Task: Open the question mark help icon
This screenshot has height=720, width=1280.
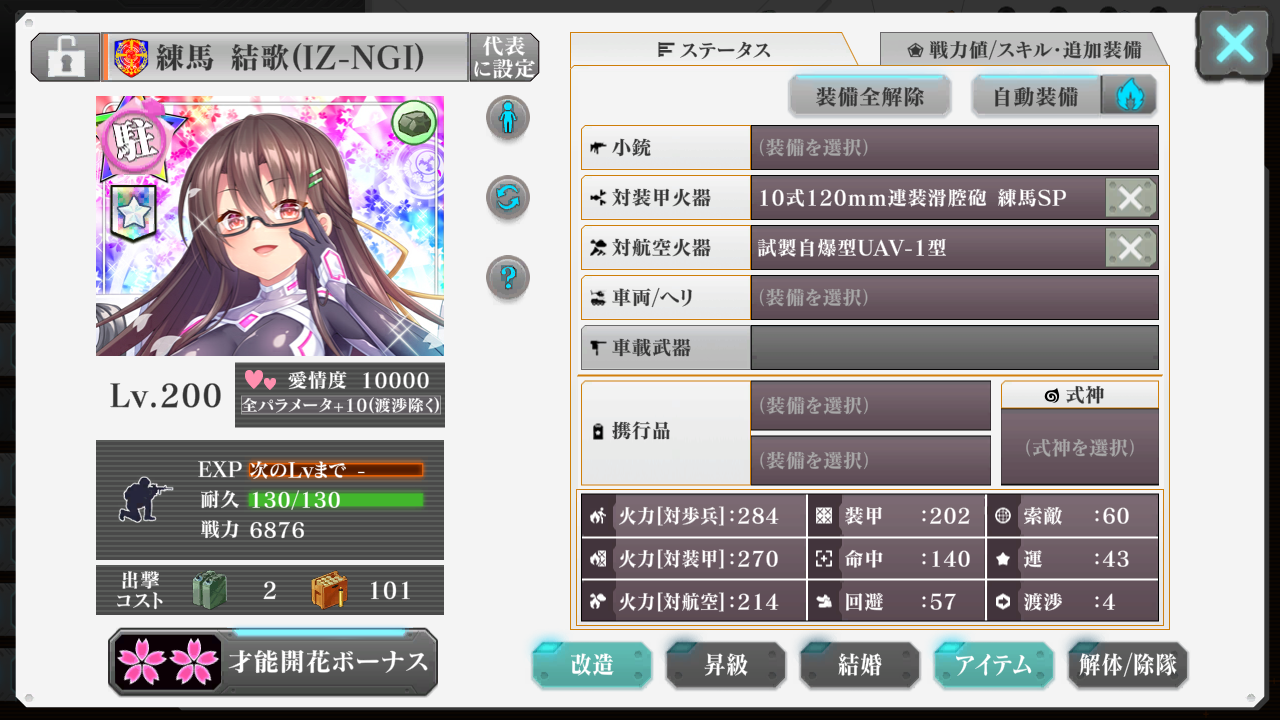Action: click(508, 277)
